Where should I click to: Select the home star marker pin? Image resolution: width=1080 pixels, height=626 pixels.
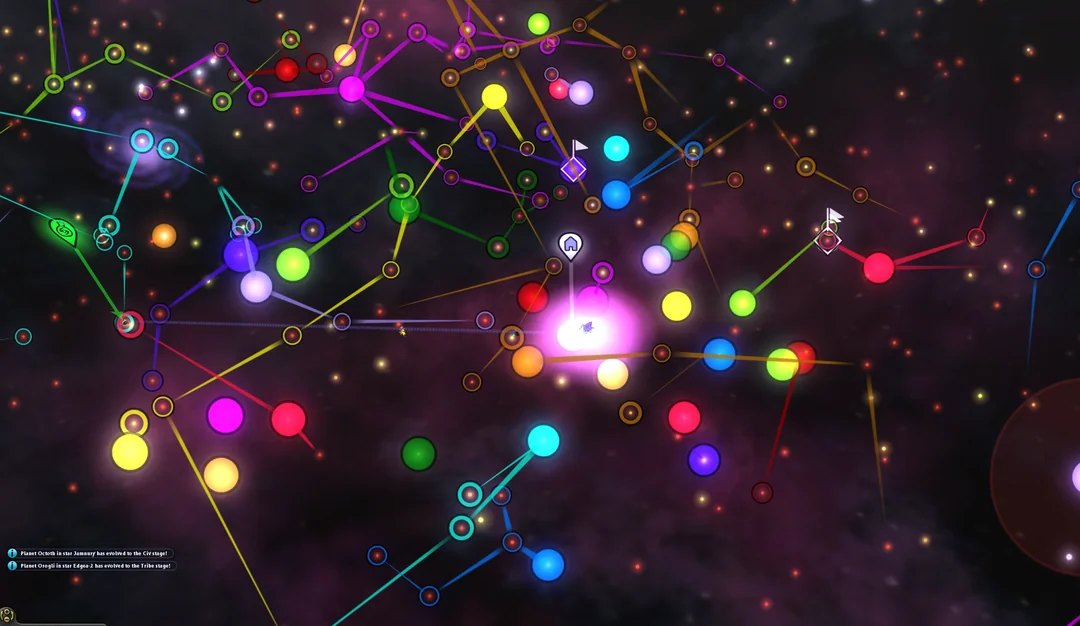pos(570,243)
